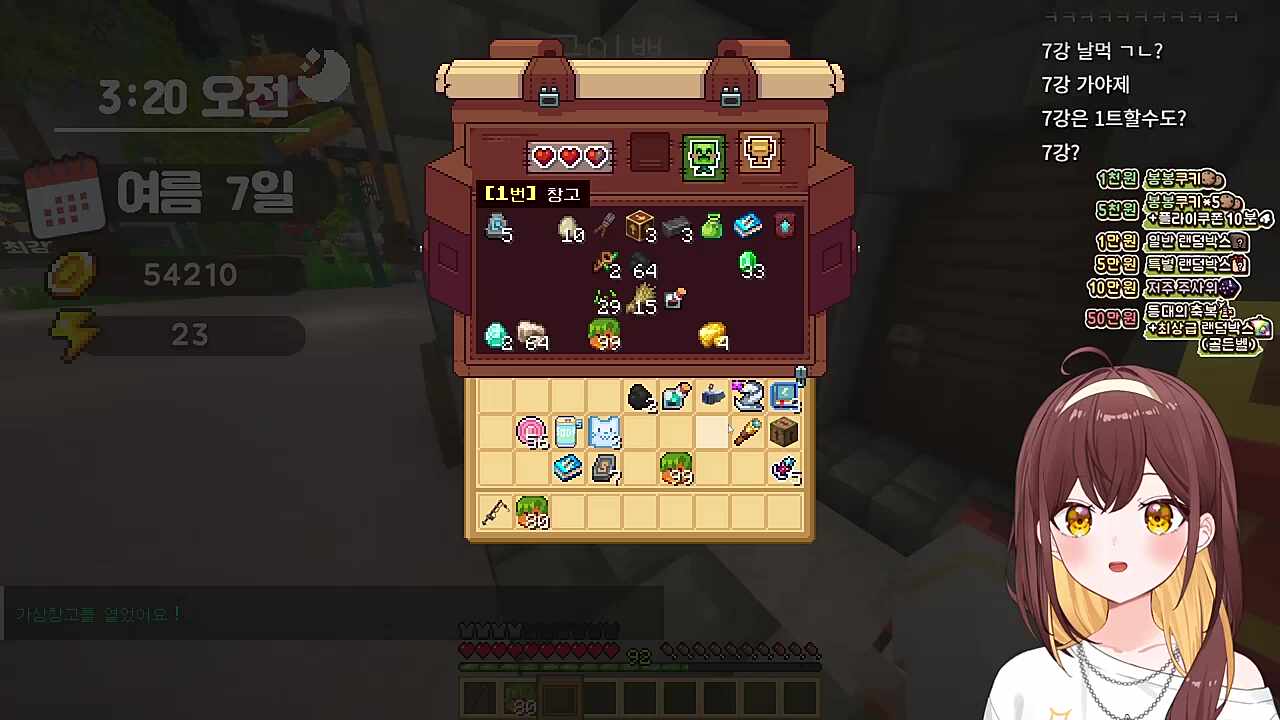Grab the gold nuggets stack in storage
Viewport: 1280px width, 720px height.
[x=713, y=335]
